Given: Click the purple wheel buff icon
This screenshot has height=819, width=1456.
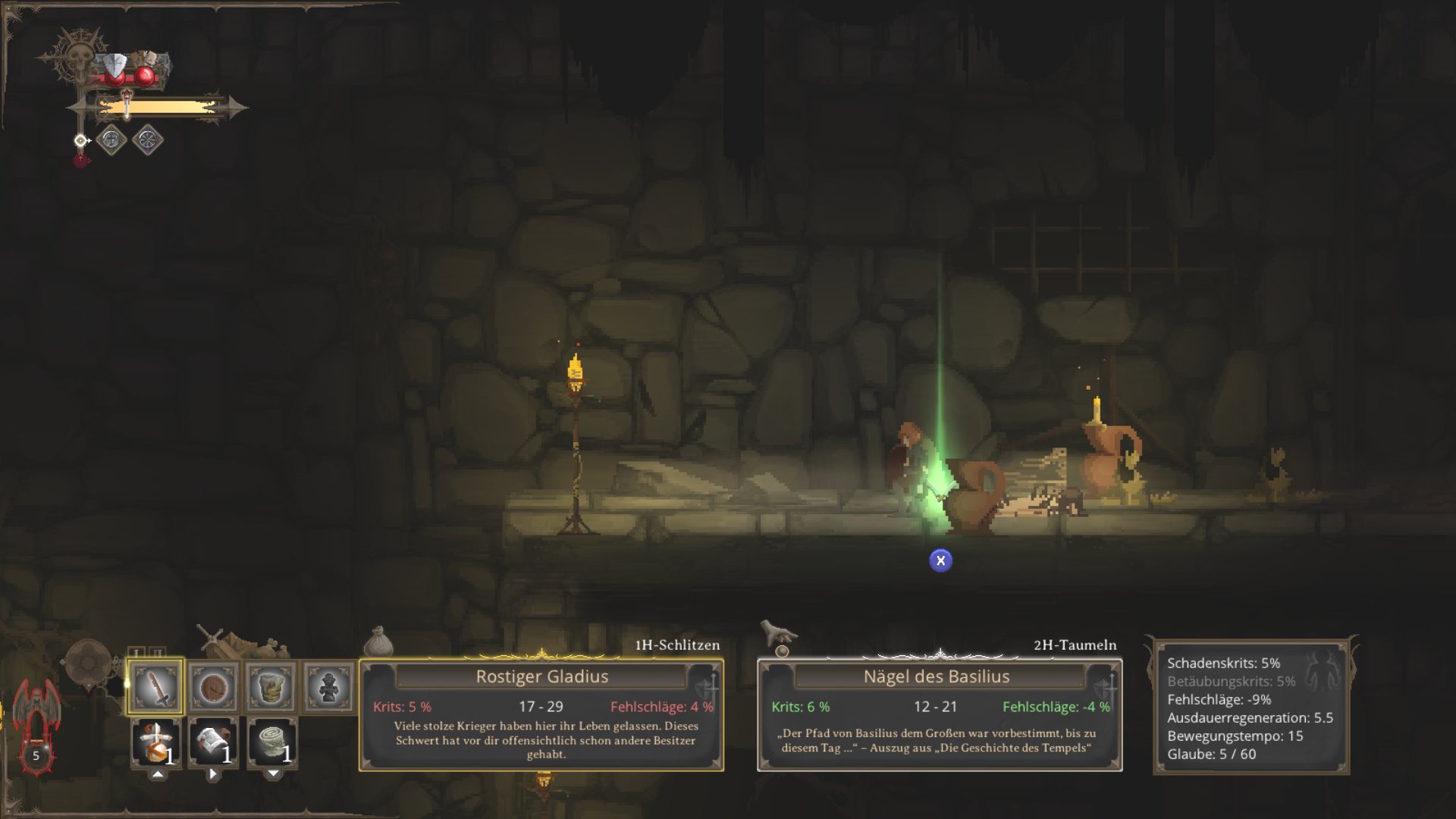Looking at the screenshot, I should pyautogui.click(x=148, y=140).
